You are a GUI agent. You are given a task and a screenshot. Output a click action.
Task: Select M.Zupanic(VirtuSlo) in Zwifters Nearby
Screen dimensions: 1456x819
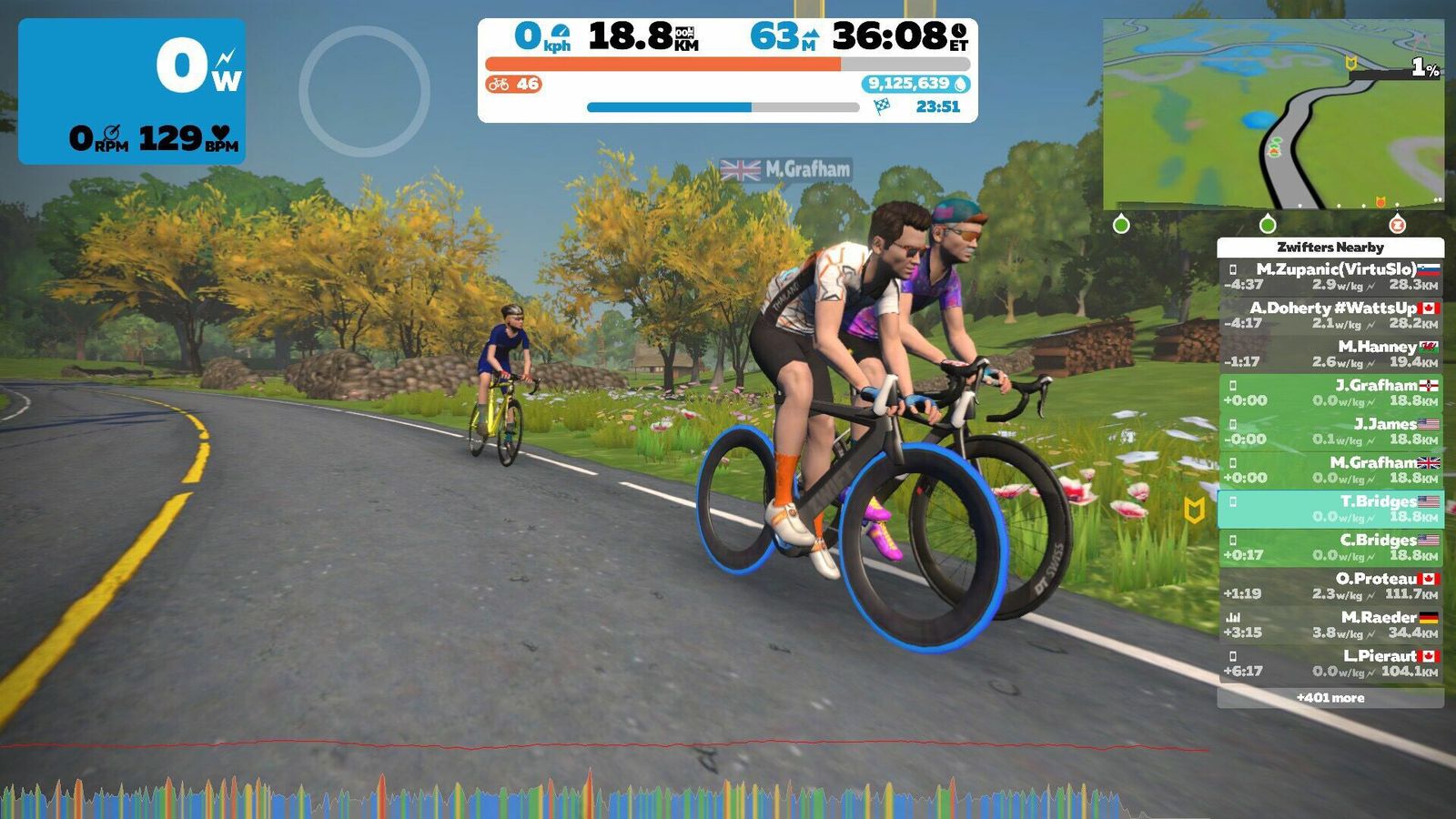pyautogui.click(x=1330, y=277)
